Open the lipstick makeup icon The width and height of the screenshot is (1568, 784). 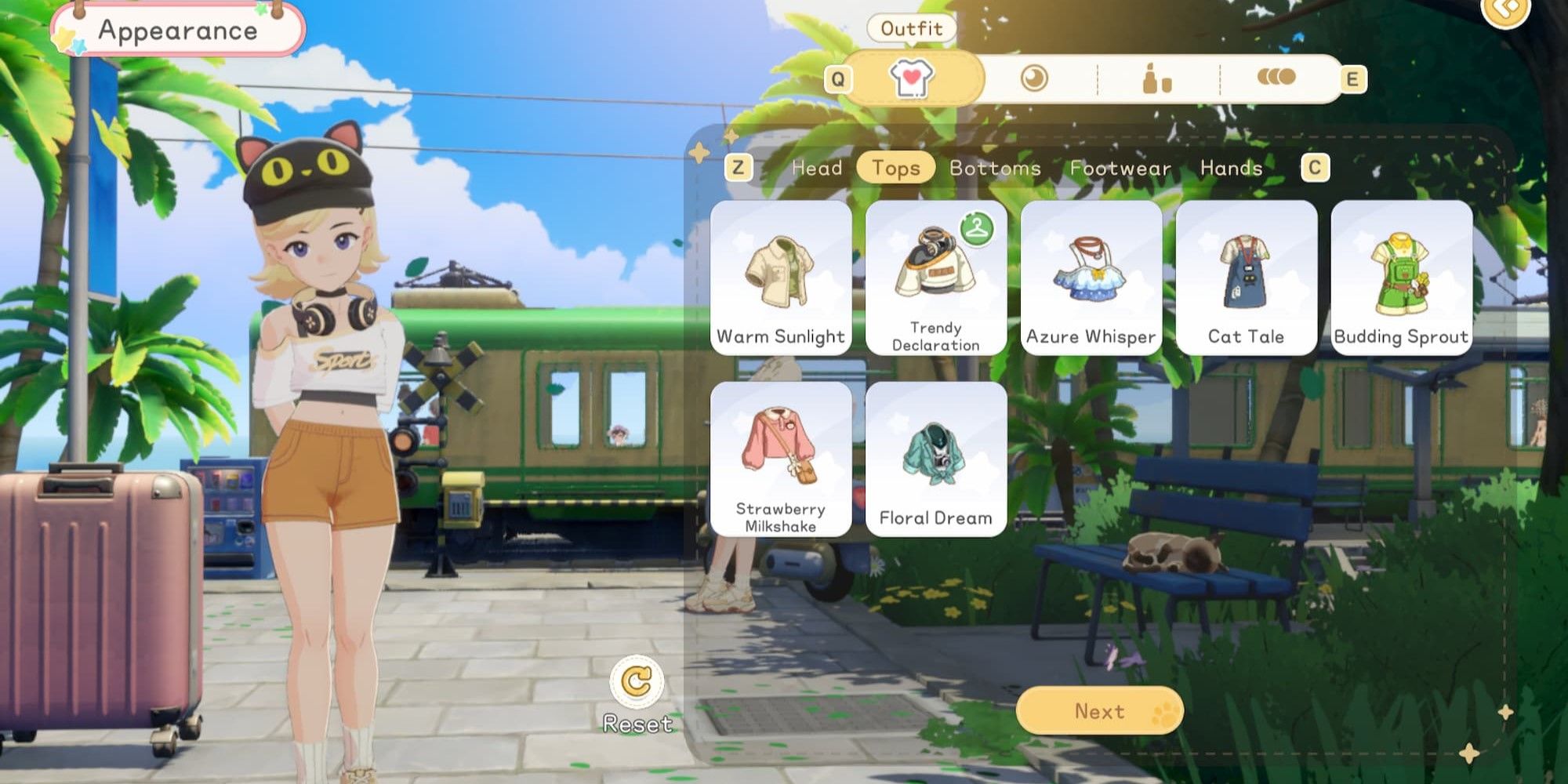[x=1154, y=78]
